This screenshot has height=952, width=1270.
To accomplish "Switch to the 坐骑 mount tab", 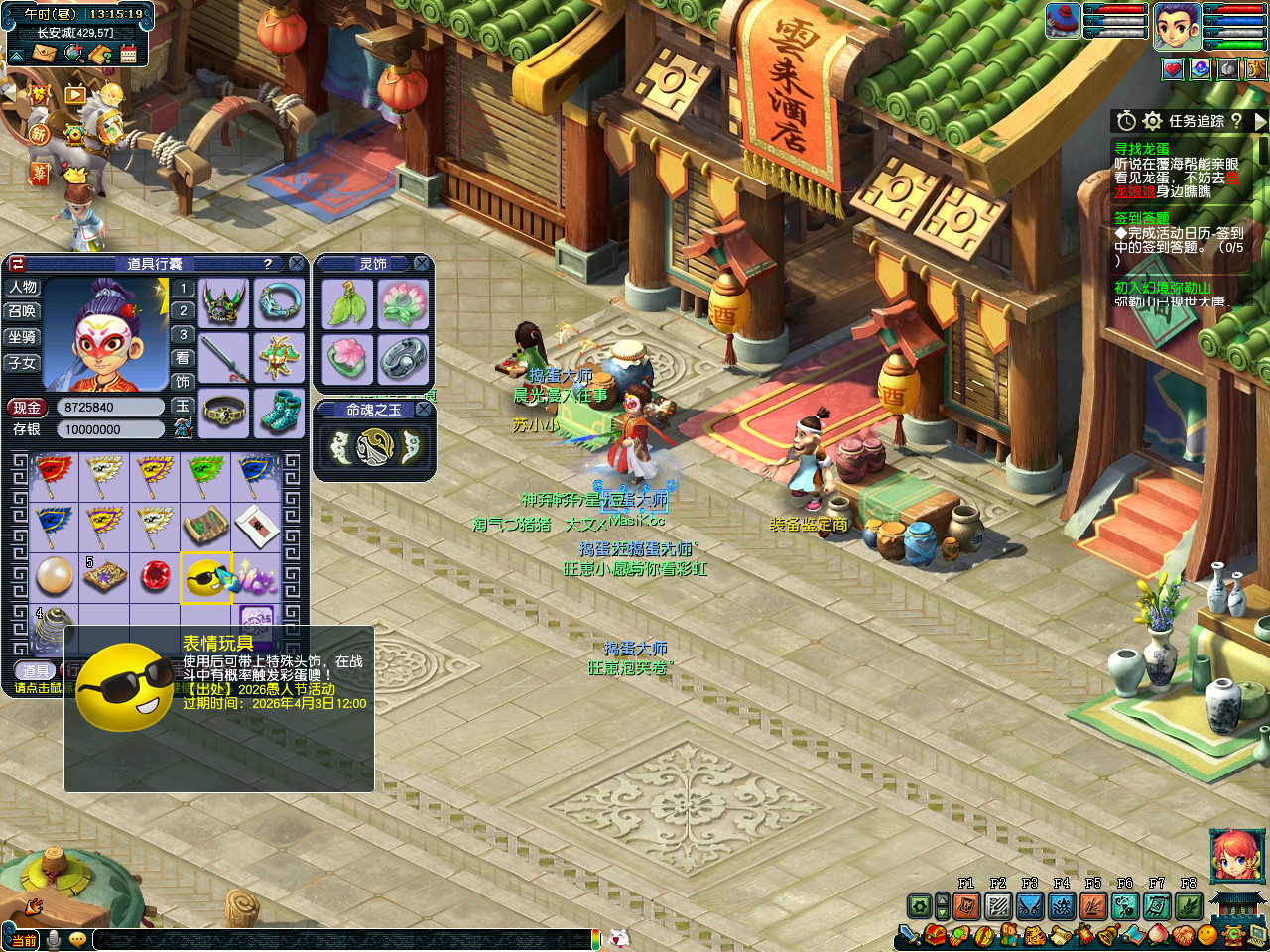I will 23,338.
